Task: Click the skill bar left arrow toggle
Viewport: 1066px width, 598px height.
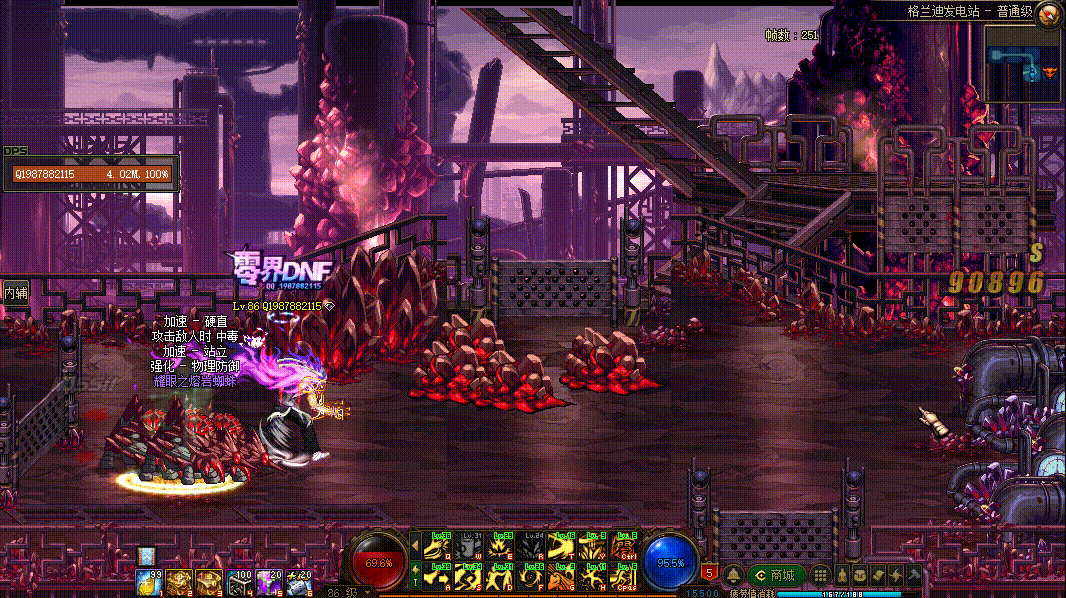Action: click(x=415, y=547)
